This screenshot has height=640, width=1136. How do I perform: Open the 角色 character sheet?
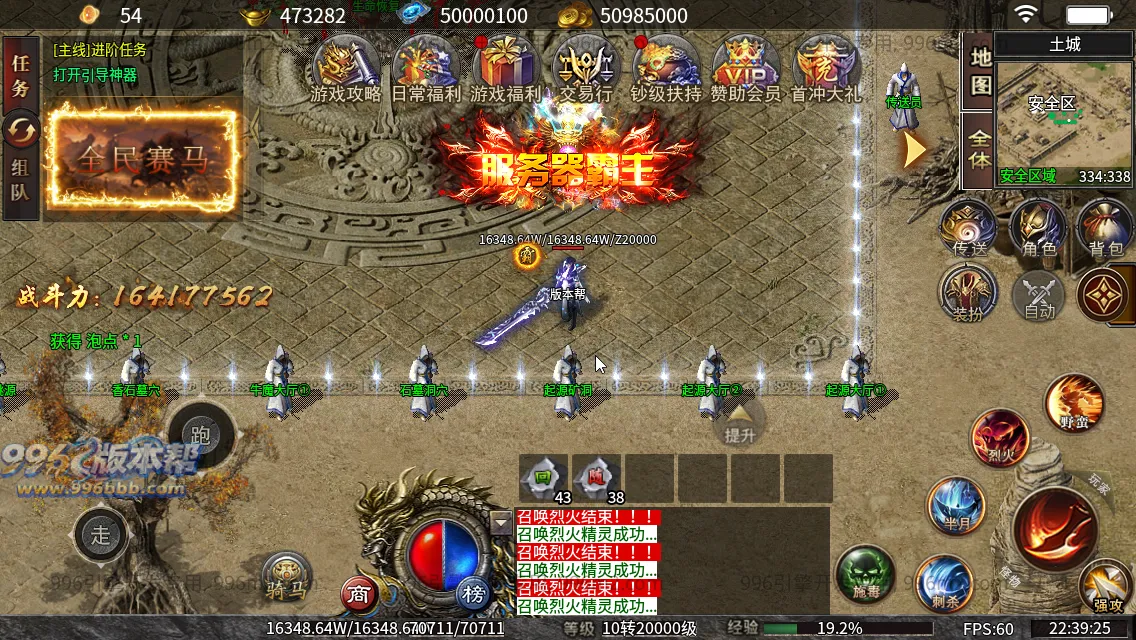pyautogui.click(x=1038, y=229)
